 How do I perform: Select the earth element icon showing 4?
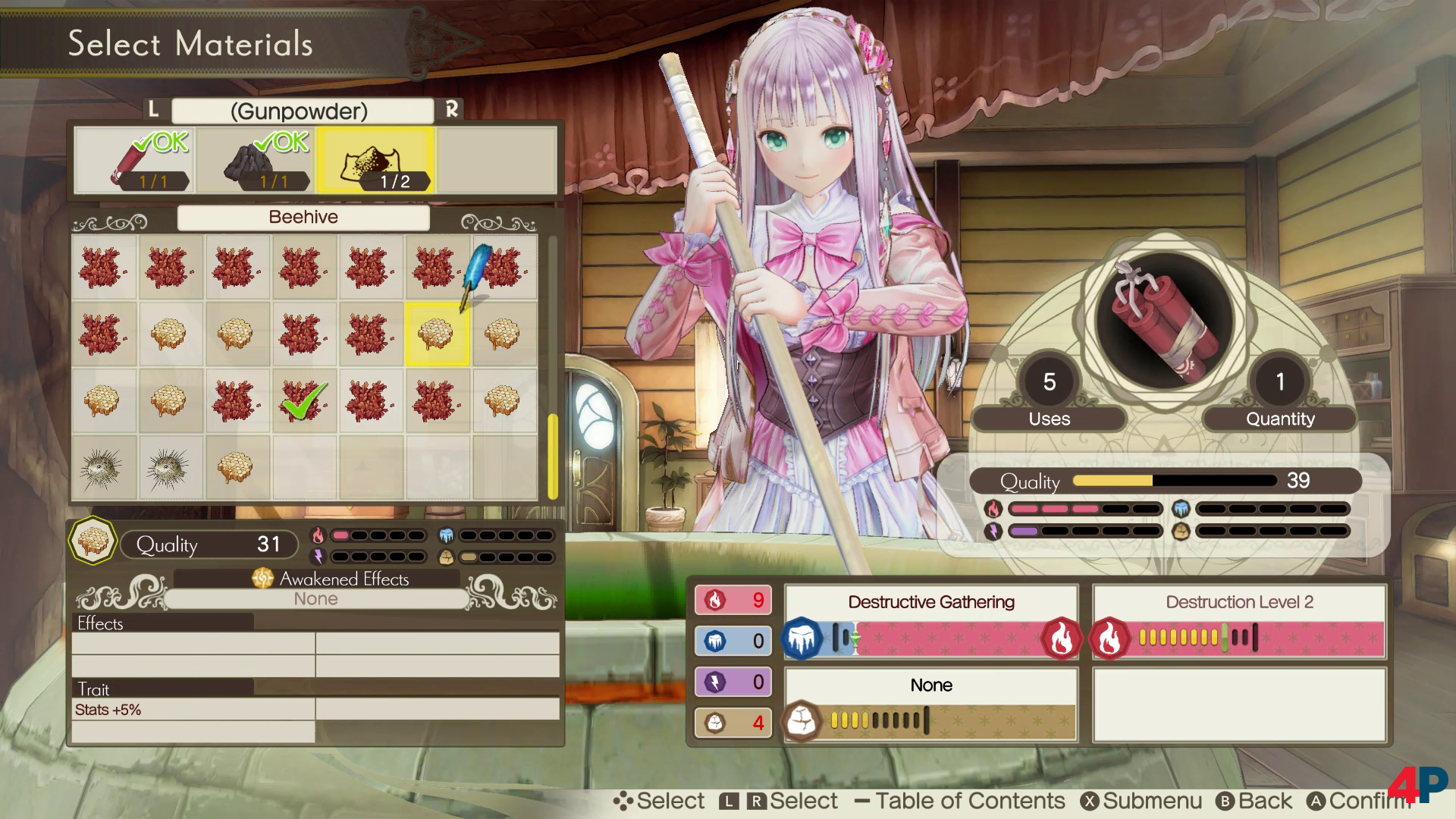click(x=714, y=723)
